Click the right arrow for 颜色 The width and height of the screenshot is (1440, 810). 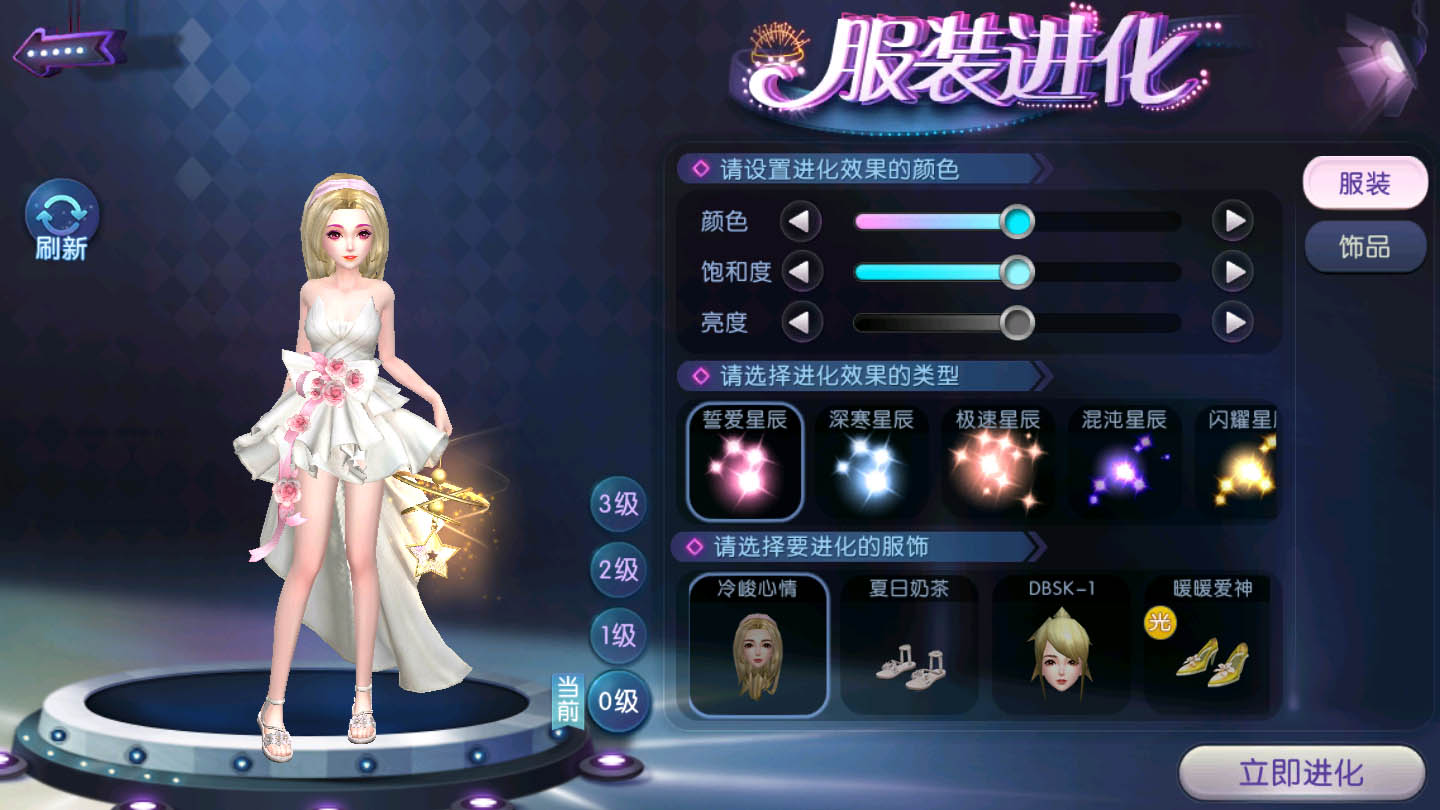coord(1230,220)
